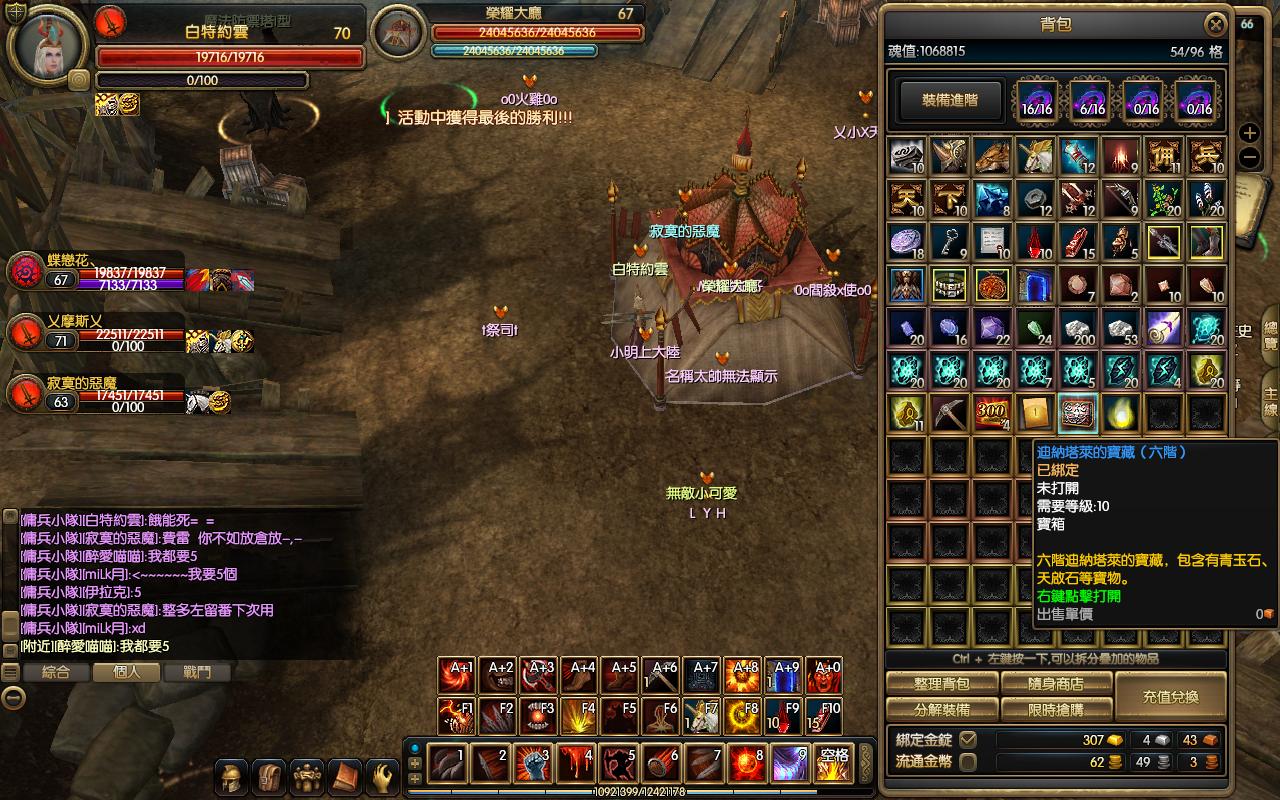Tick the 流通金幣 checkbox
1280x800 pixels.
click(x=967, y=762)
